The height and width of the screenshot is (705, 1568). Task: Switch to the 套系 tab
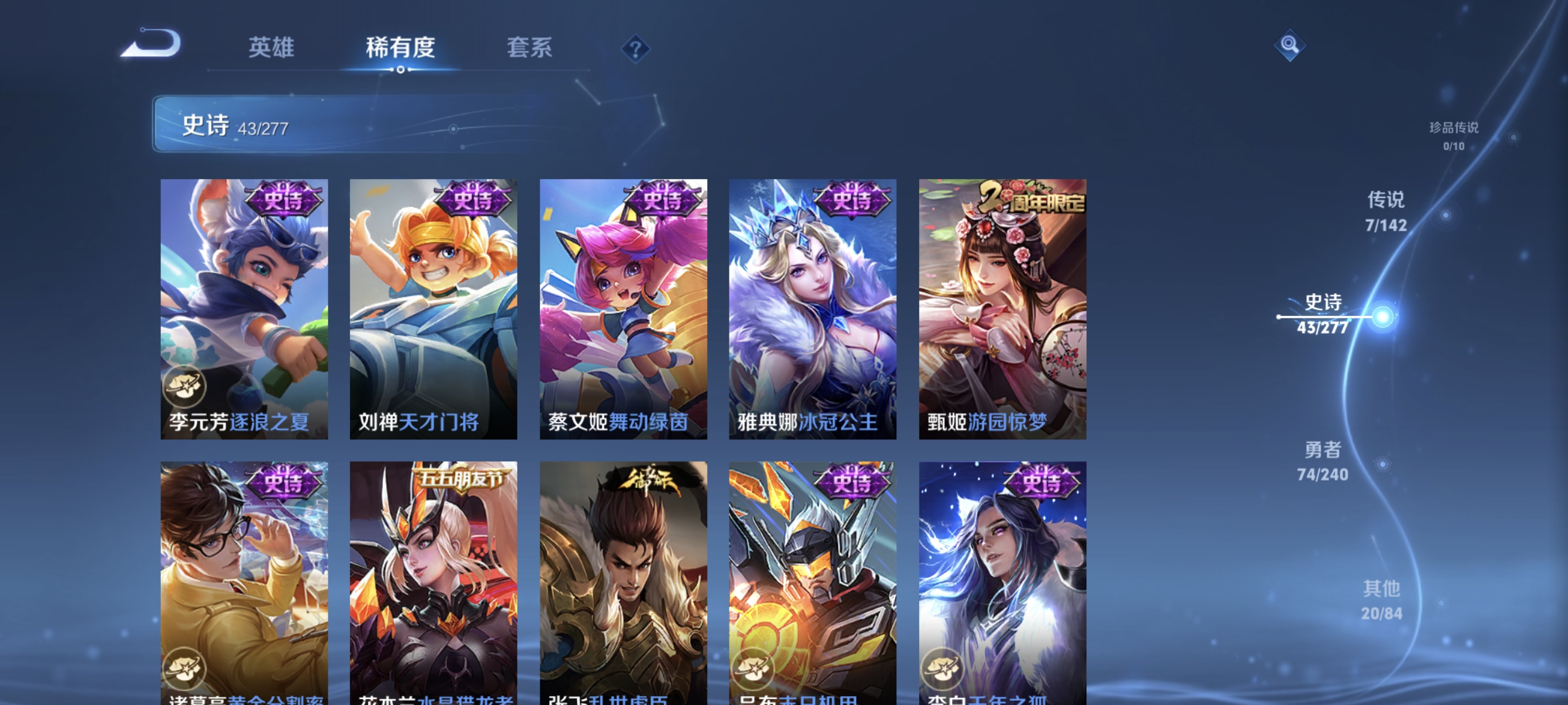(531, 49)
